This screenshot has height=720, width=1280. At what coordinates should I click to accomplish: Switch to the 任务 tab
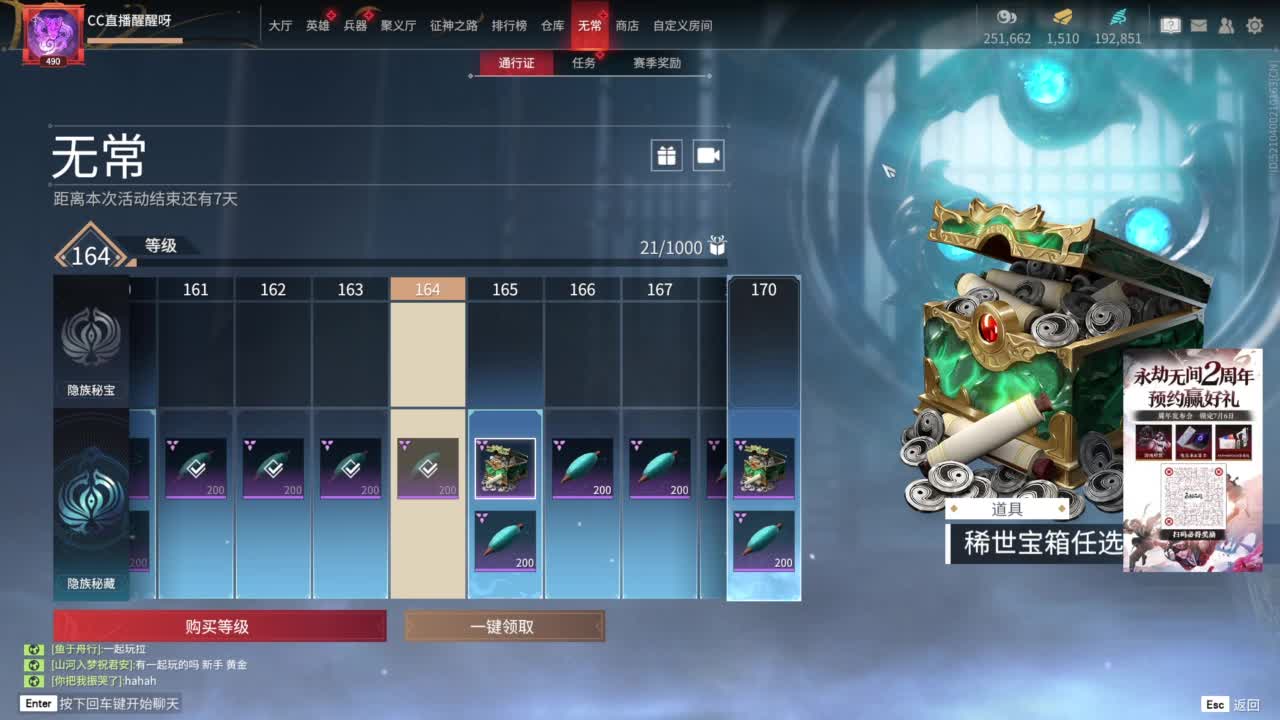pyautogui.click(x=583, y=63)
